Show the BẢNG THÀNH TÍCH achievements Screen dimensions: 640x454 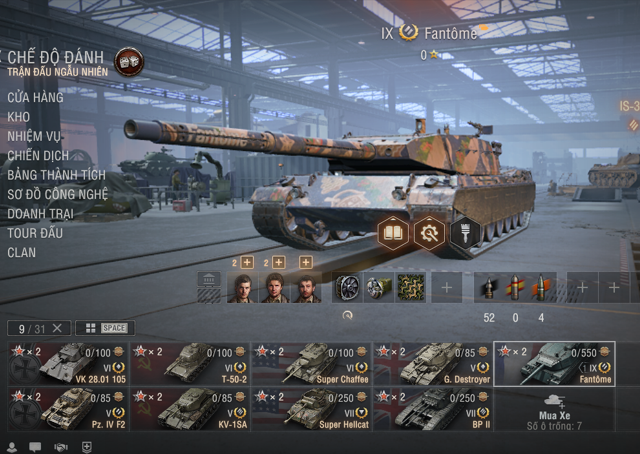[56, 175]
